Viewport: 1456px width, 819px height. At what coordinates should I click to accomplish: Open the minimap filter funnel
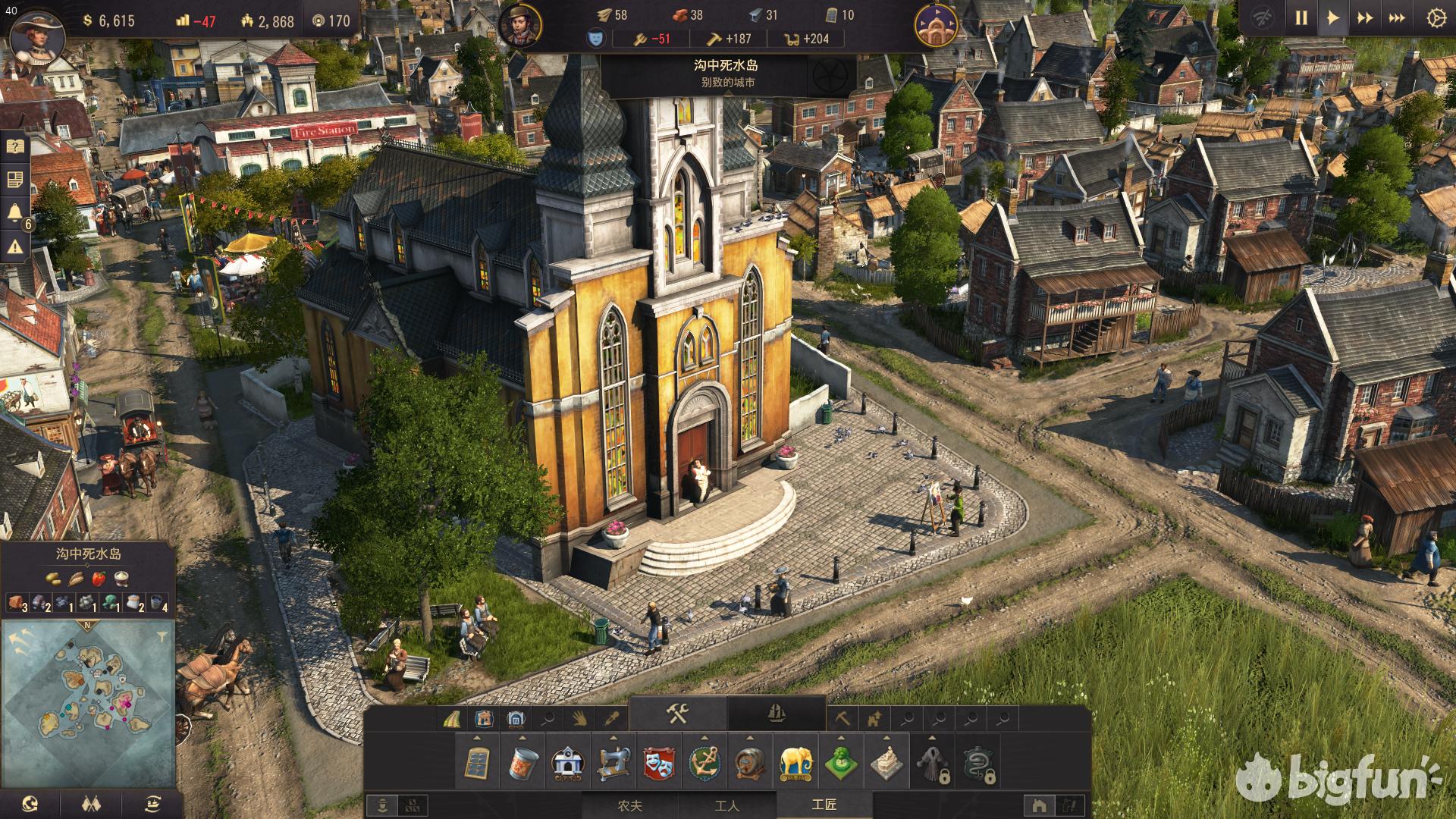coord(162,637)
